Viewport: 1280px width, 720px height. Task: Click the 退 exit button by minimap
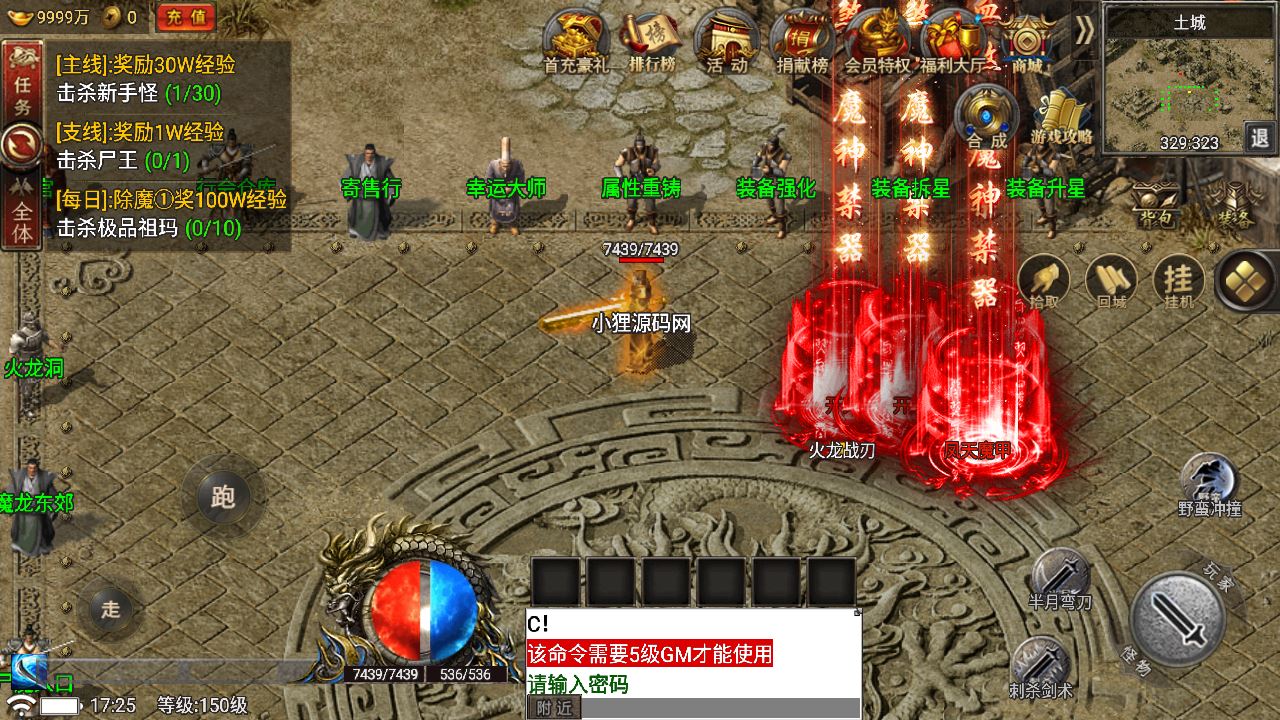coord(1258,137)
